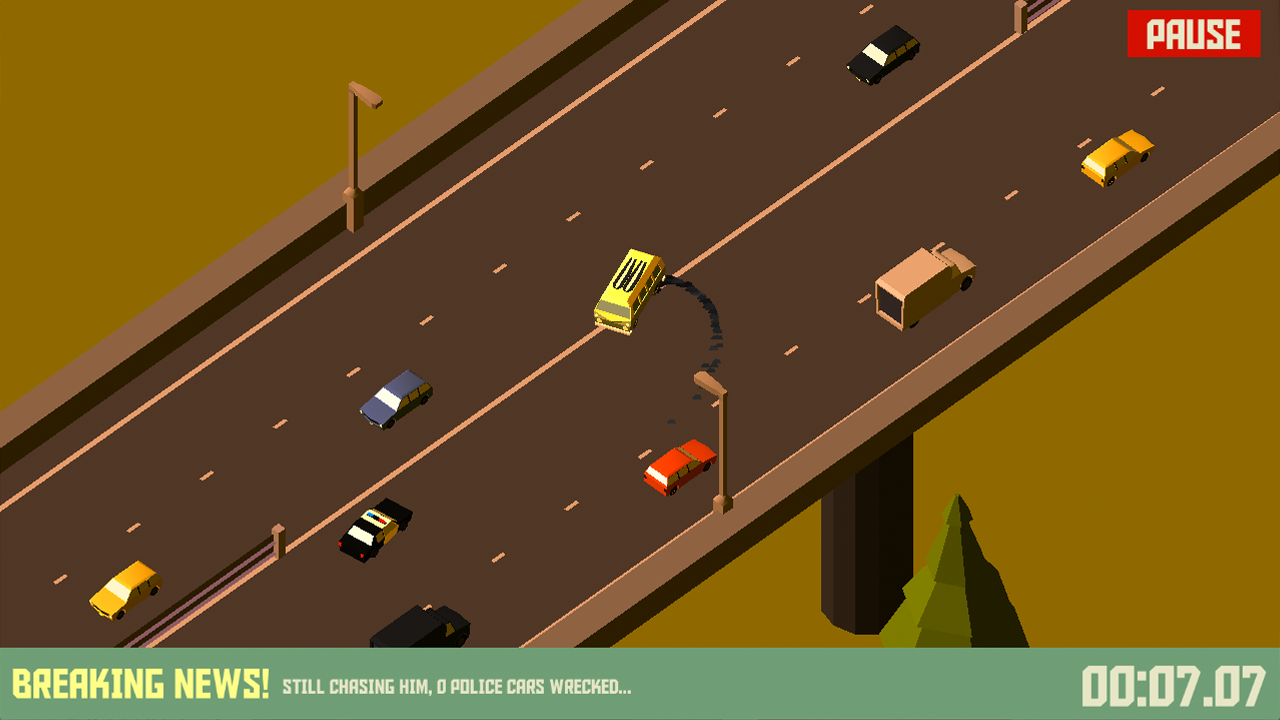Select the yellow player car with tire skid marks
Screen dimensions: 1280x720
[x=630, y=290]
